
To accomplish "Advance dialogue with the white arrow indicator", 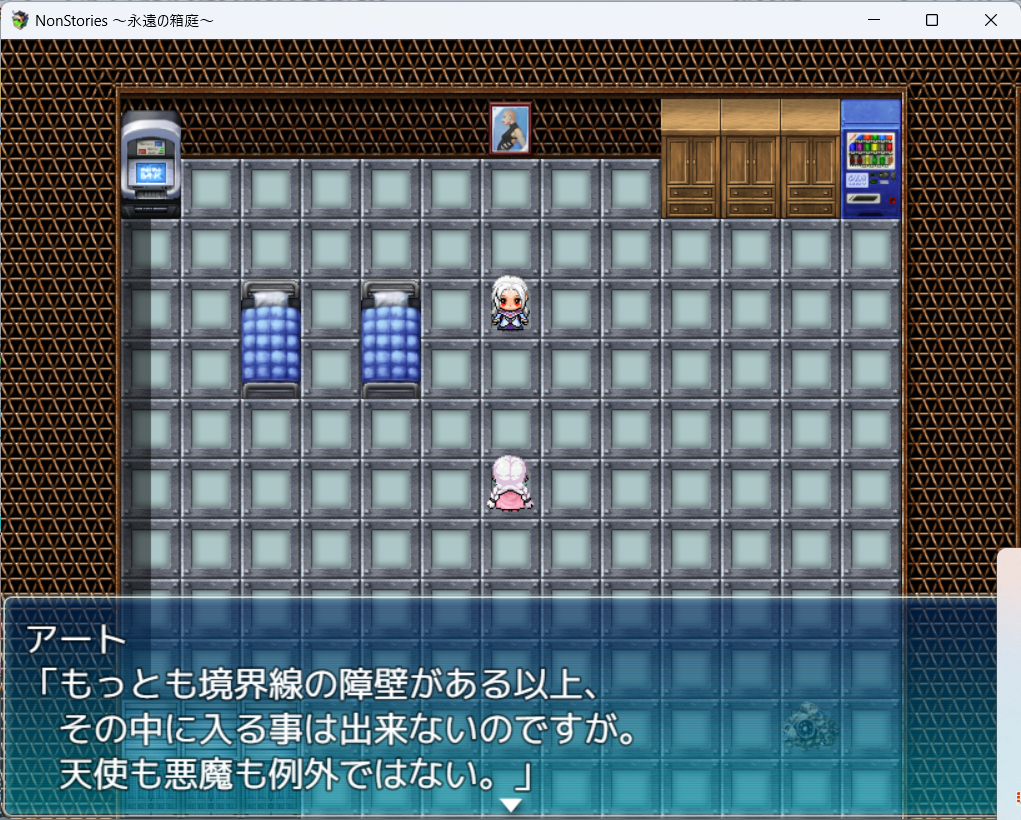I will click(511, 804).
